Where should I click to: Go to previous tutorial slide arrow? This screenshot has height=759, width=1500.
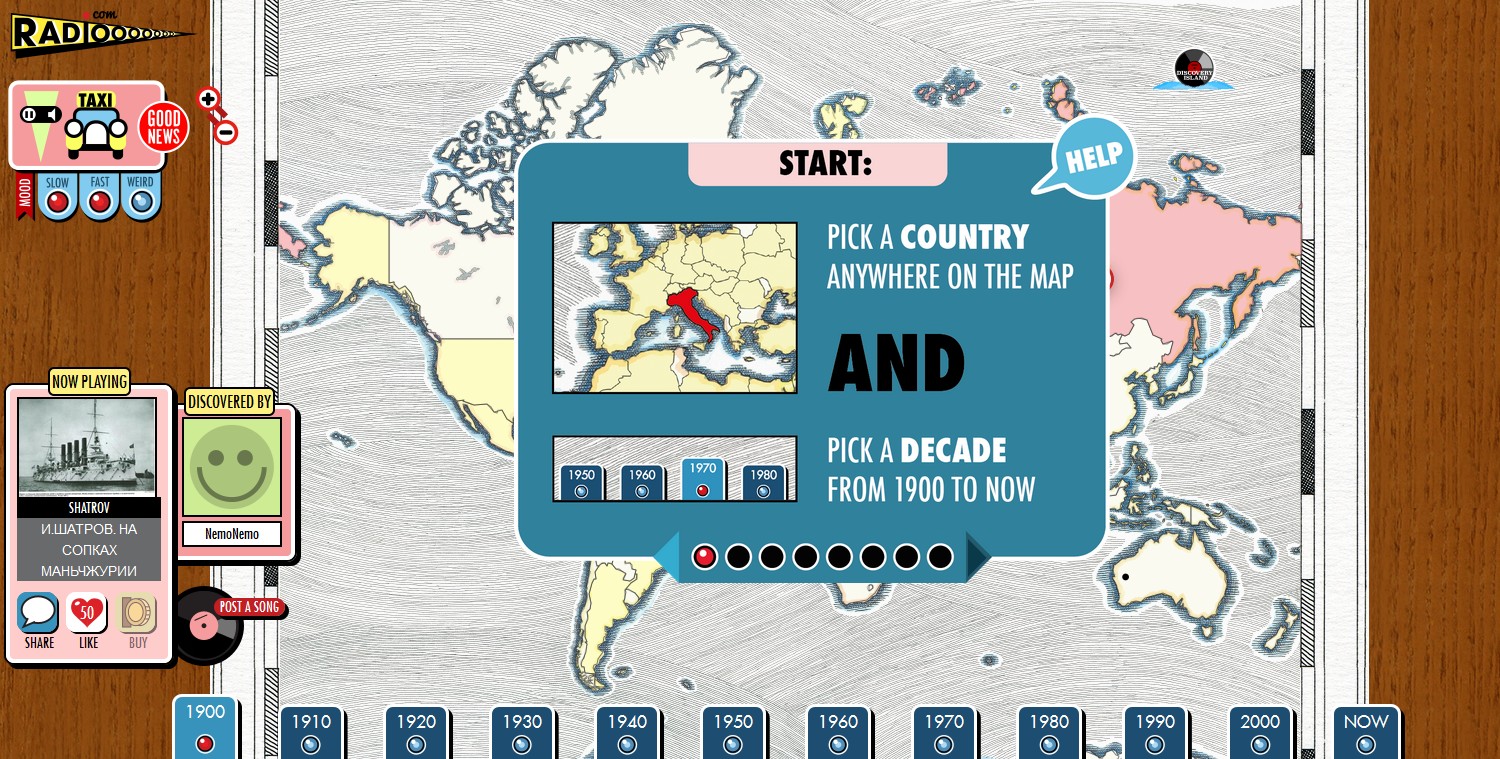click(667, 557)
